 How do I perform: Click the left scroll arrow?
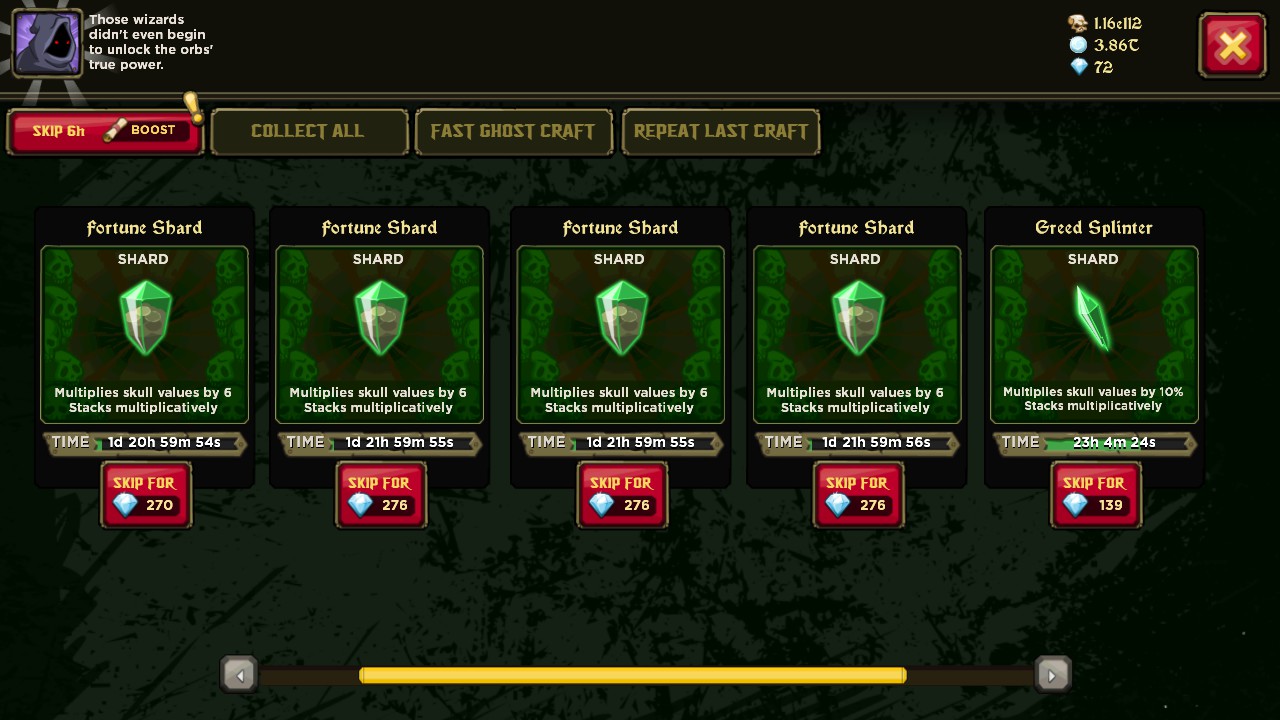tap(239, 674)
